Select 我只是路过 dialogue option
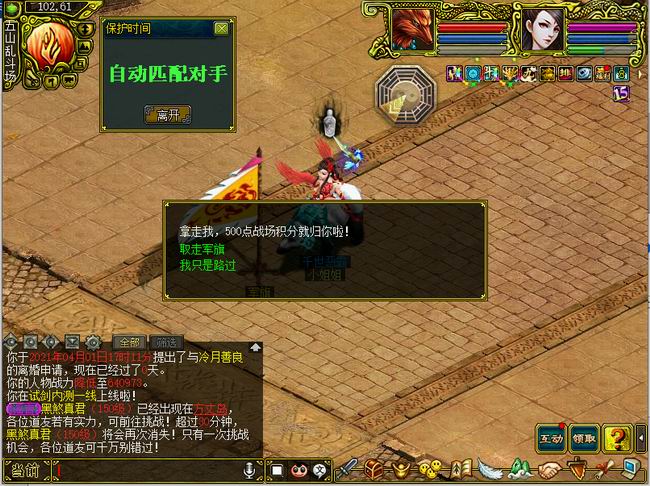650x486 pixels. (208, 265)
